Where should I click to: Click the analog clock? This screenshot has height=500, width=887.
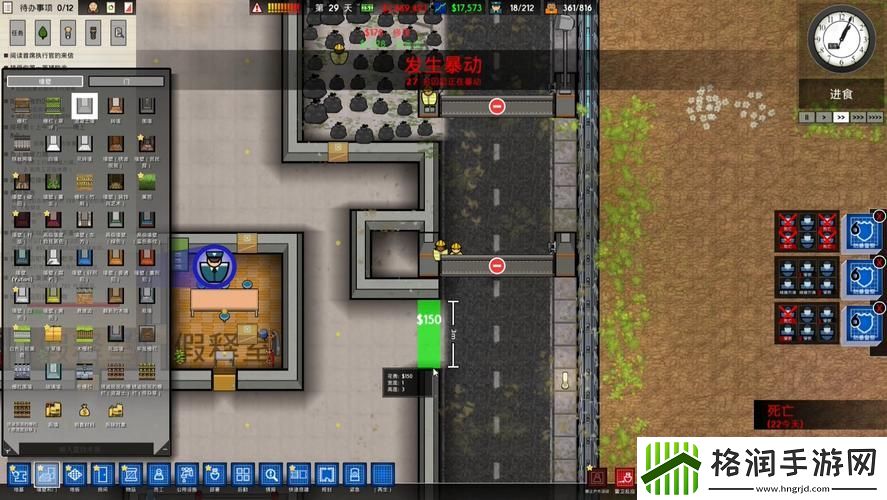(840, 38)
